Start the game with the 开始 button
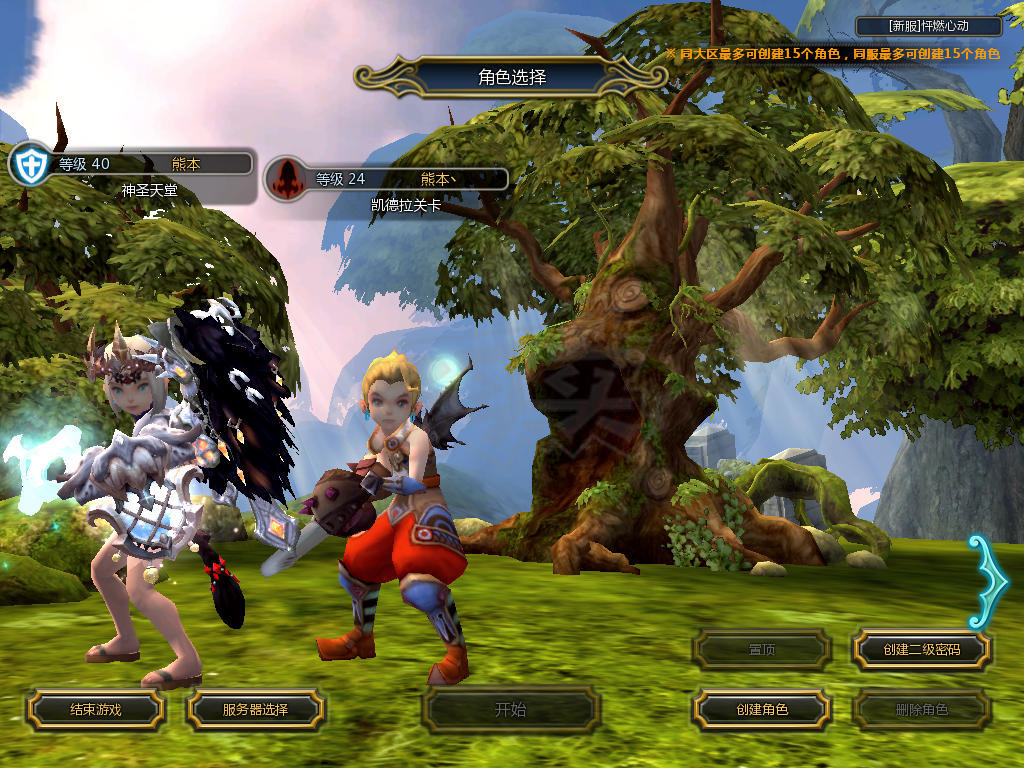The height and width of the screenshot is (768, 1024). coord(510,710)
